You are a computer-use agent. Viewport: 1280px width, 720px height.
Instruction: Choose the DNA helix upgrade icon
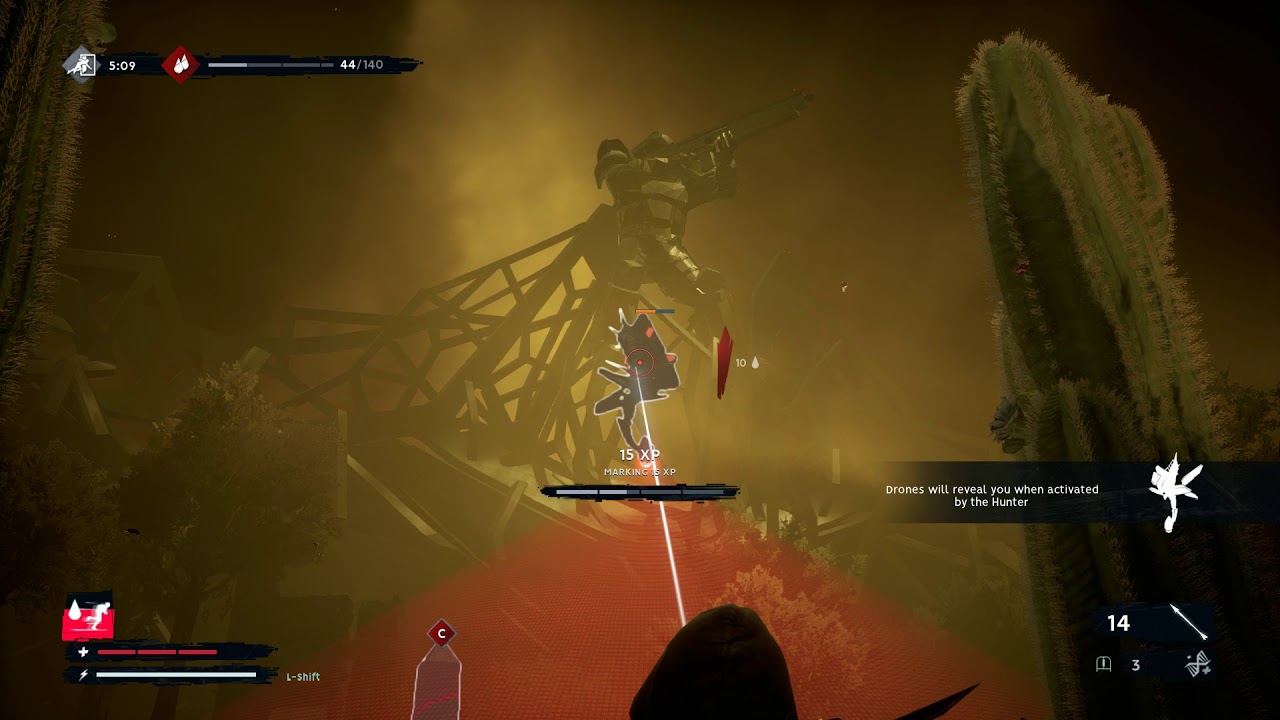coord(1199,664)
